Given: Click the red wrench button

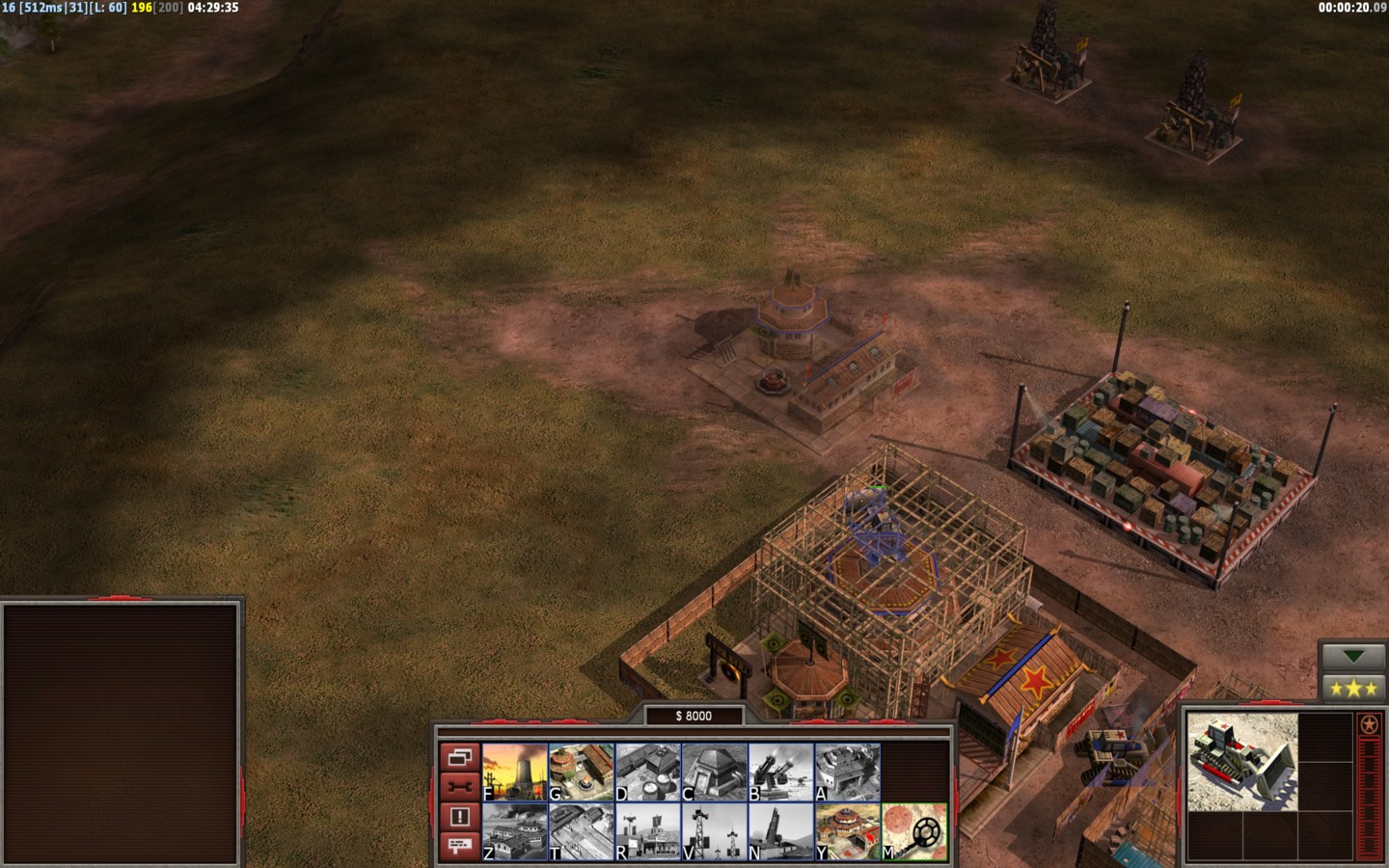Looking at the screenshot, I should pos(459,787).
